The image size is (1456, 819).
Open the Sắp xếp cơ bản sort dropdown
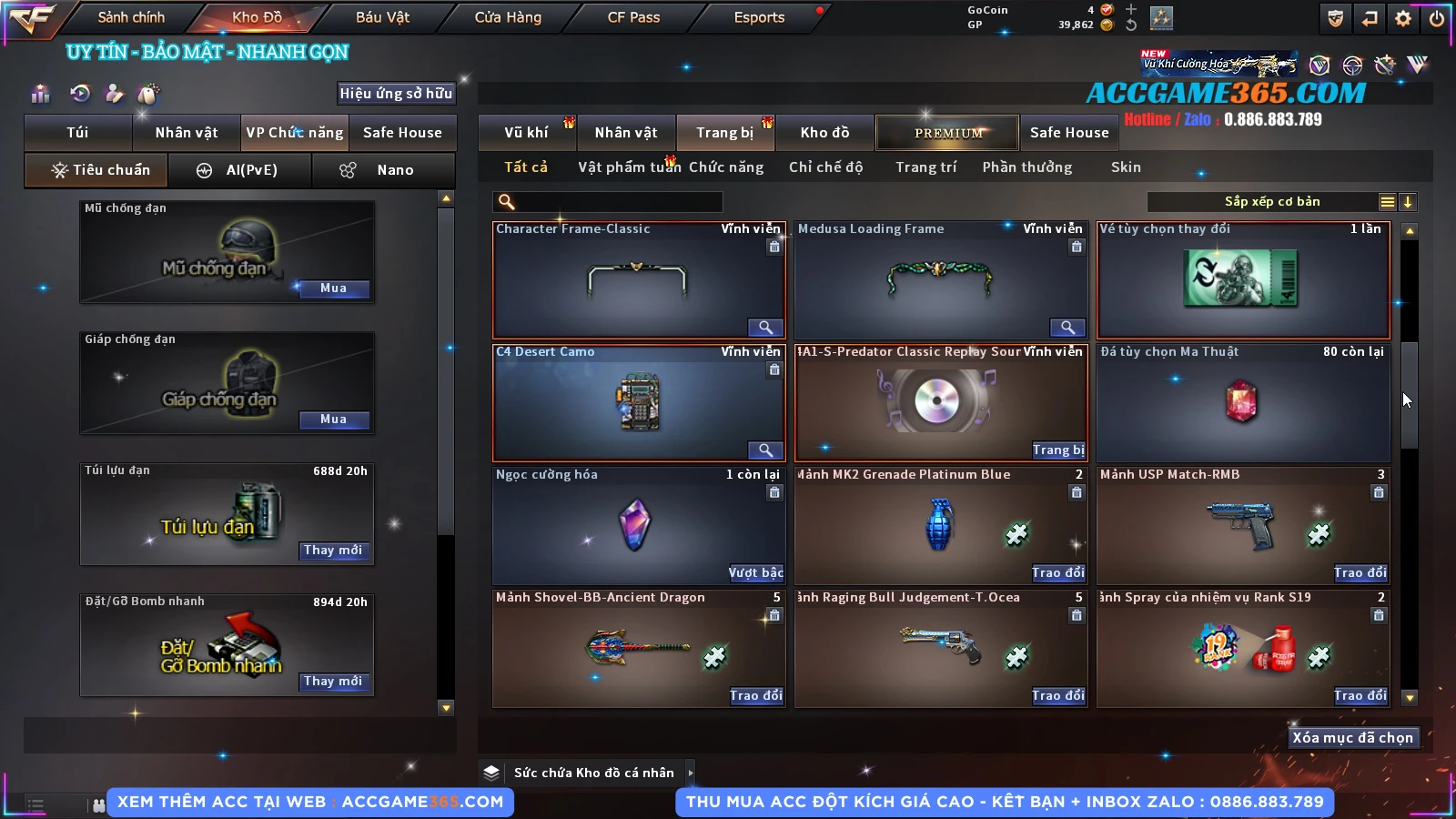coord(1271,202)
